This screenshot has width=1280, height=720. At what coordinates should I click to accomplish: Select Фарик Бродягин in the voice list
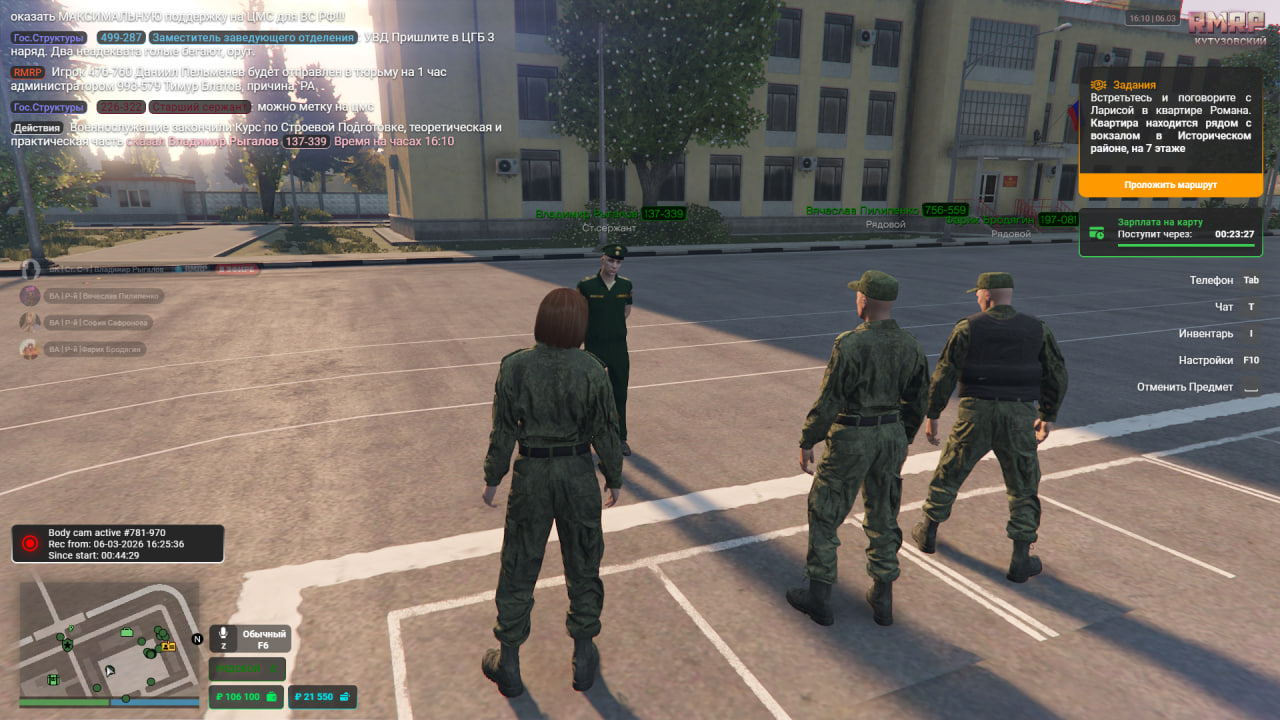pyautogui.click(x=100, y=349)
